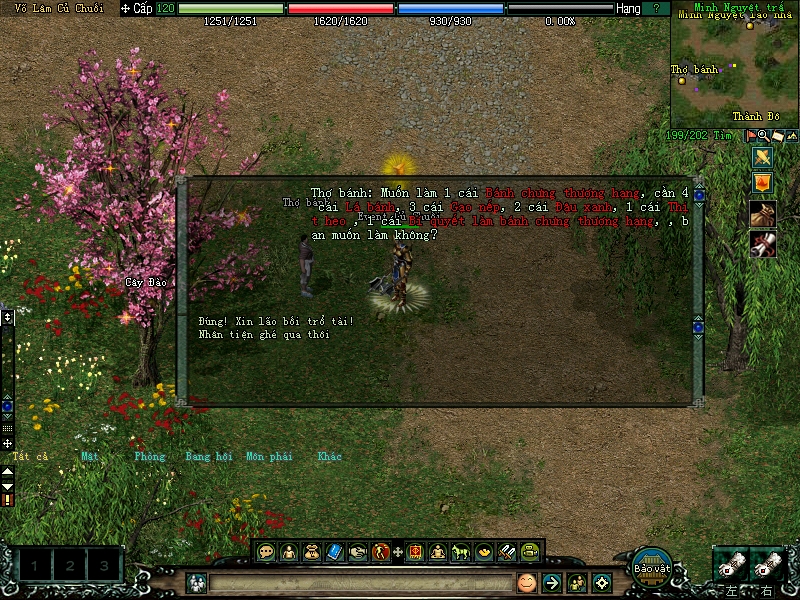800x600 pixels.
Task: Select the "Môn phái" chat tab
Action: (269, 457)
